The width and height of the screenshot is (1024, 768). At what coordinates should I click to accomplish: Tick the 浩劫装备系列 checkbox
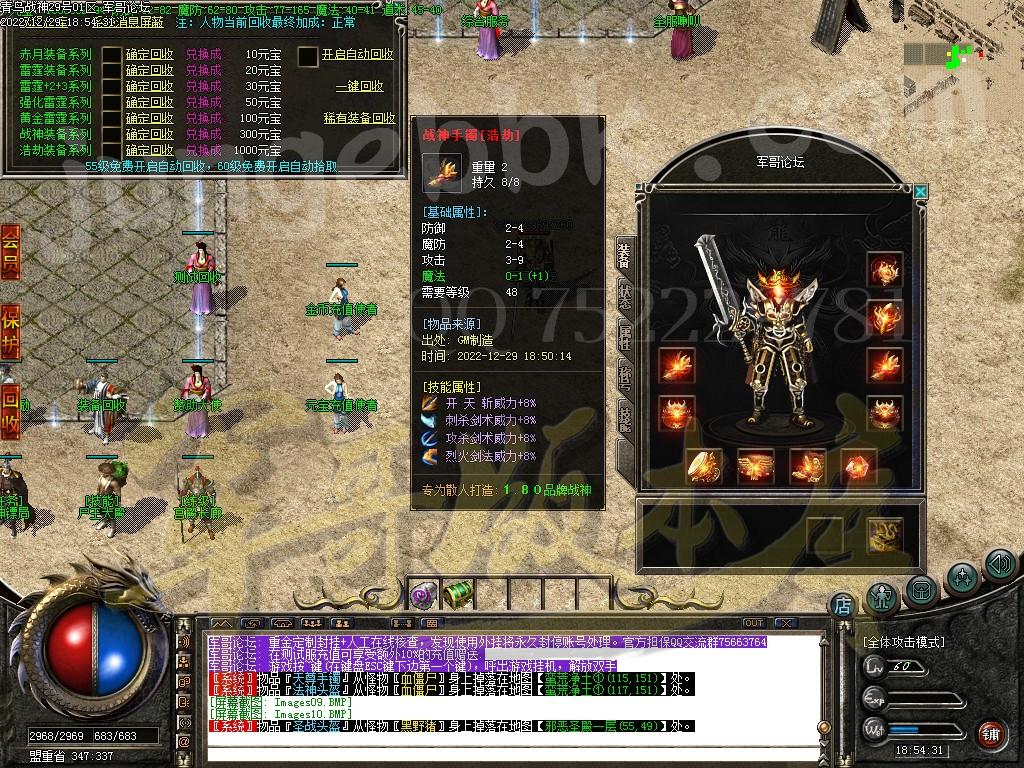pos(111,150)
